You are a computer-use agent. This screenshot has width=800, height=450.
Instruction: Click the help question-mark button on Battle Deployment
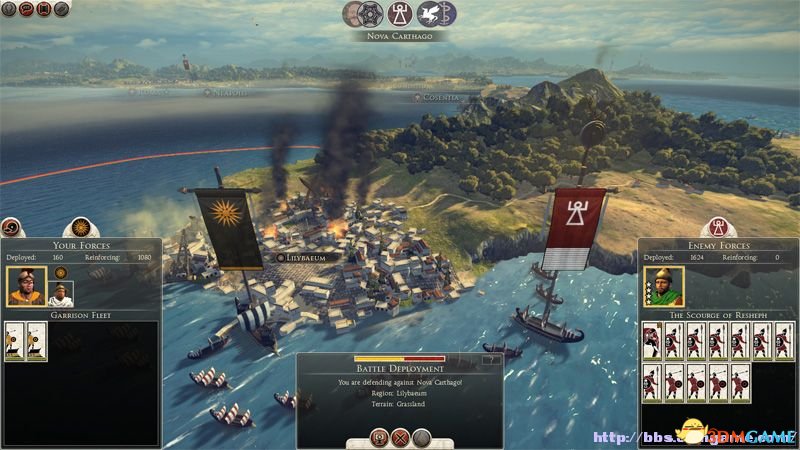[x=489, y=359]
